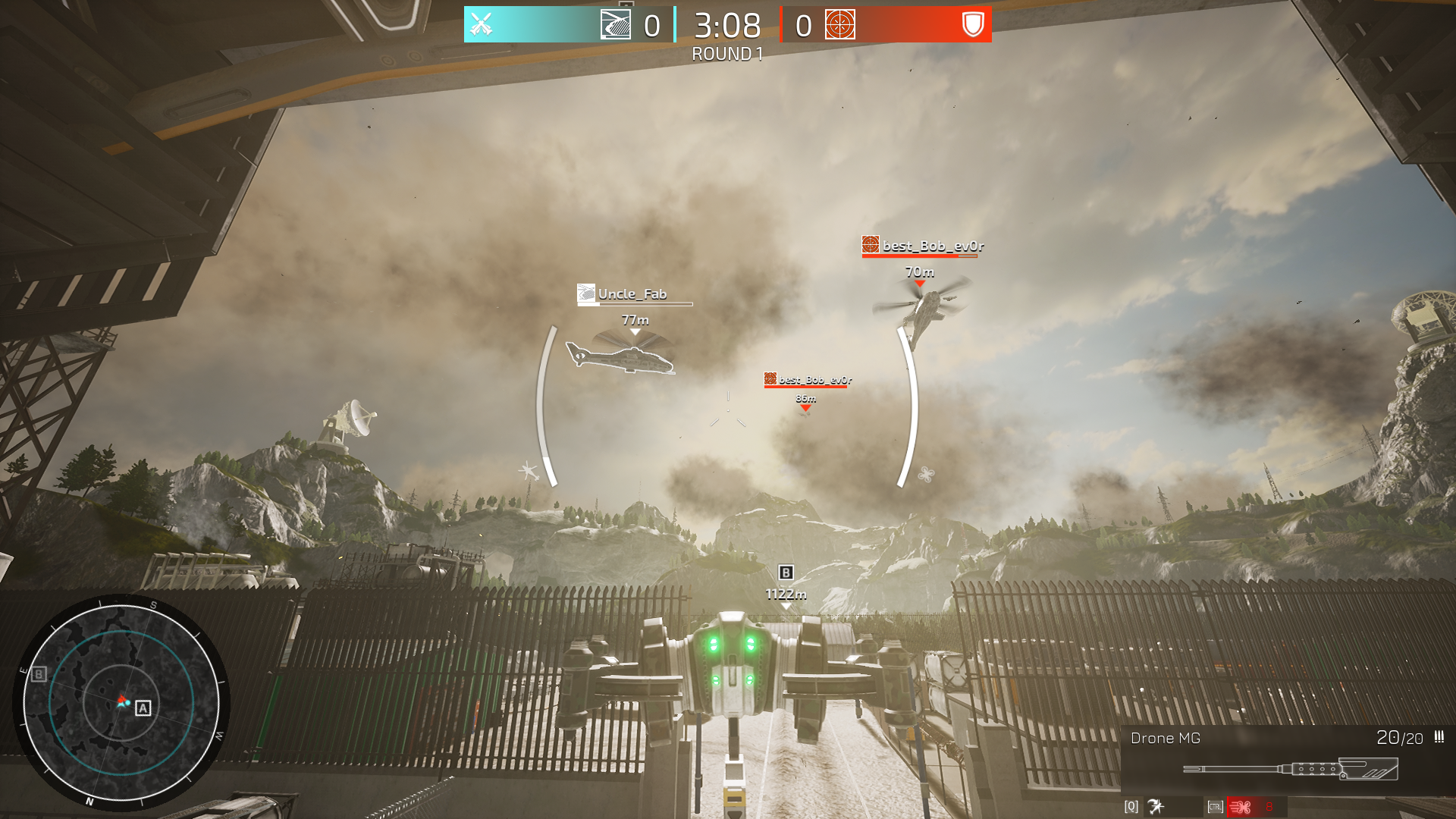Select objective A marker on the minimap

143,708
